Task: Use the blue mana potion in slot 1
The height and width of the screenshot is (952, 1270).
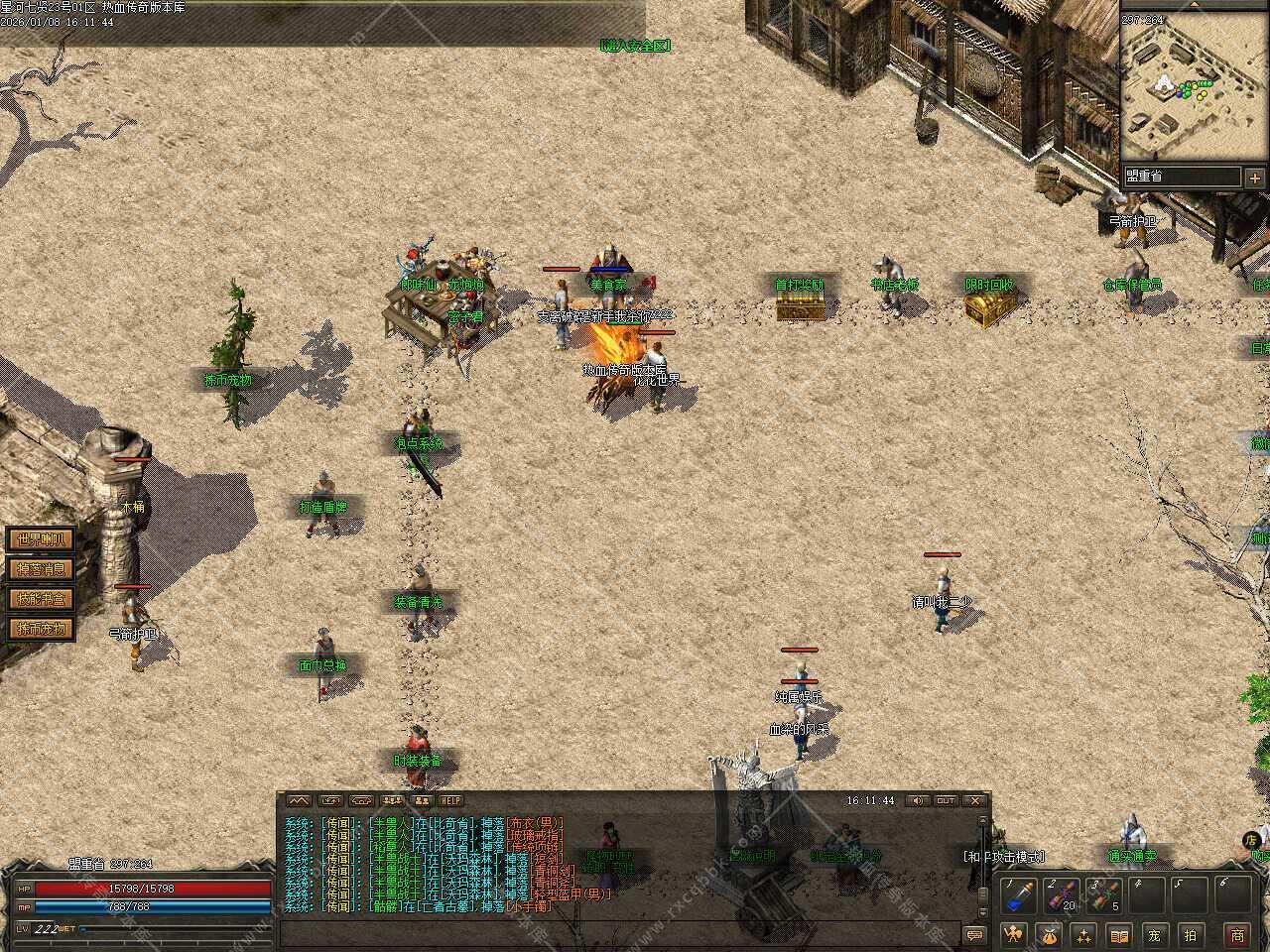Action: pyautogui.click(x=1018, y=896)
